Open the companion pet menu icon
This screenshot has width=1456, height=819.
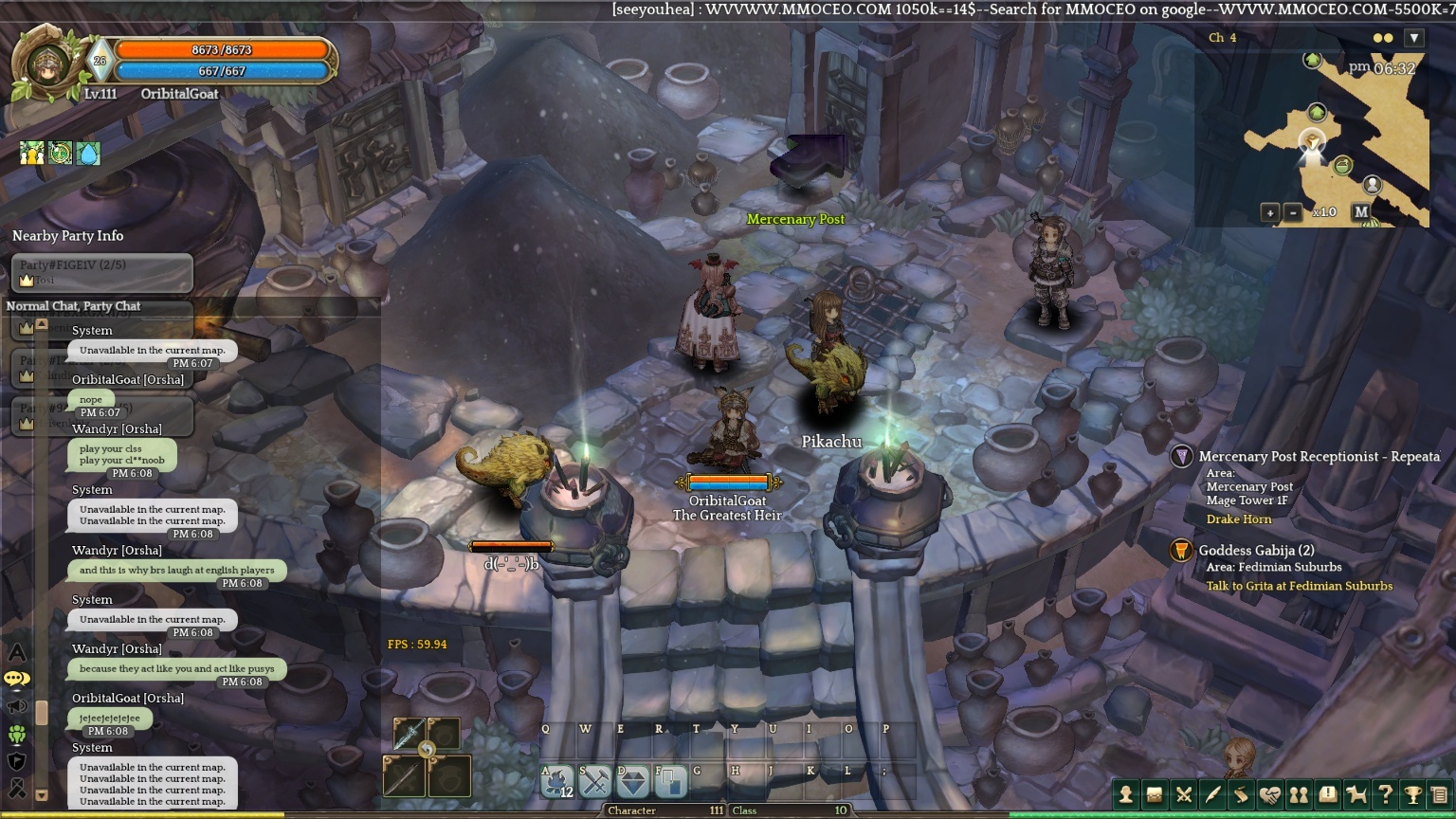click(1356, 795)
